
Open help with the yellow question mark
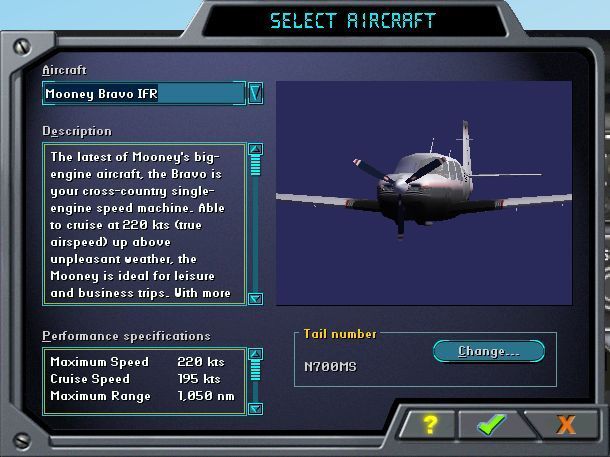pos(430,424)
